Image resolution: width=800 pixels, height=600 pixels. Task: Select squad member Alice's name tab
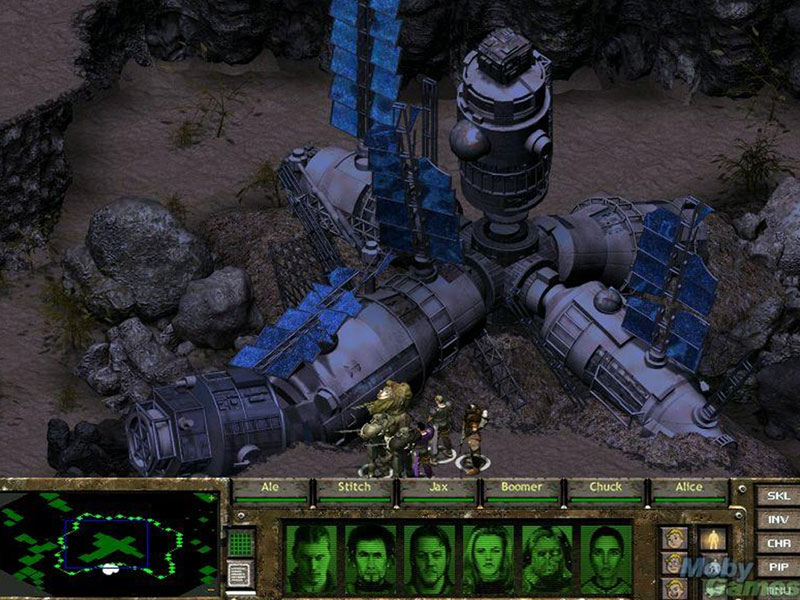click(x=689, y=488)
